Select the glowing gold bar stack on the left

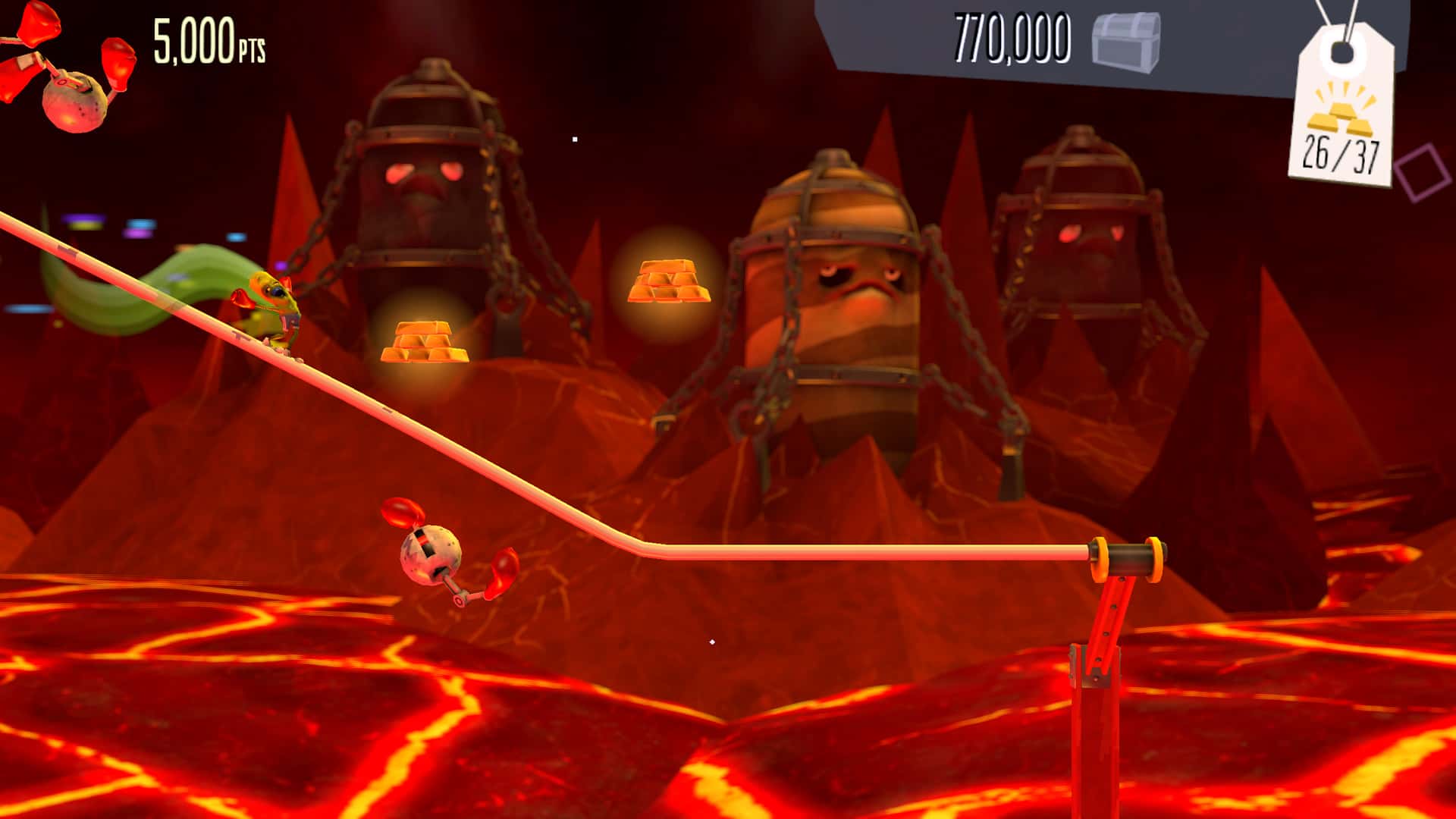[x=425, y=341]
